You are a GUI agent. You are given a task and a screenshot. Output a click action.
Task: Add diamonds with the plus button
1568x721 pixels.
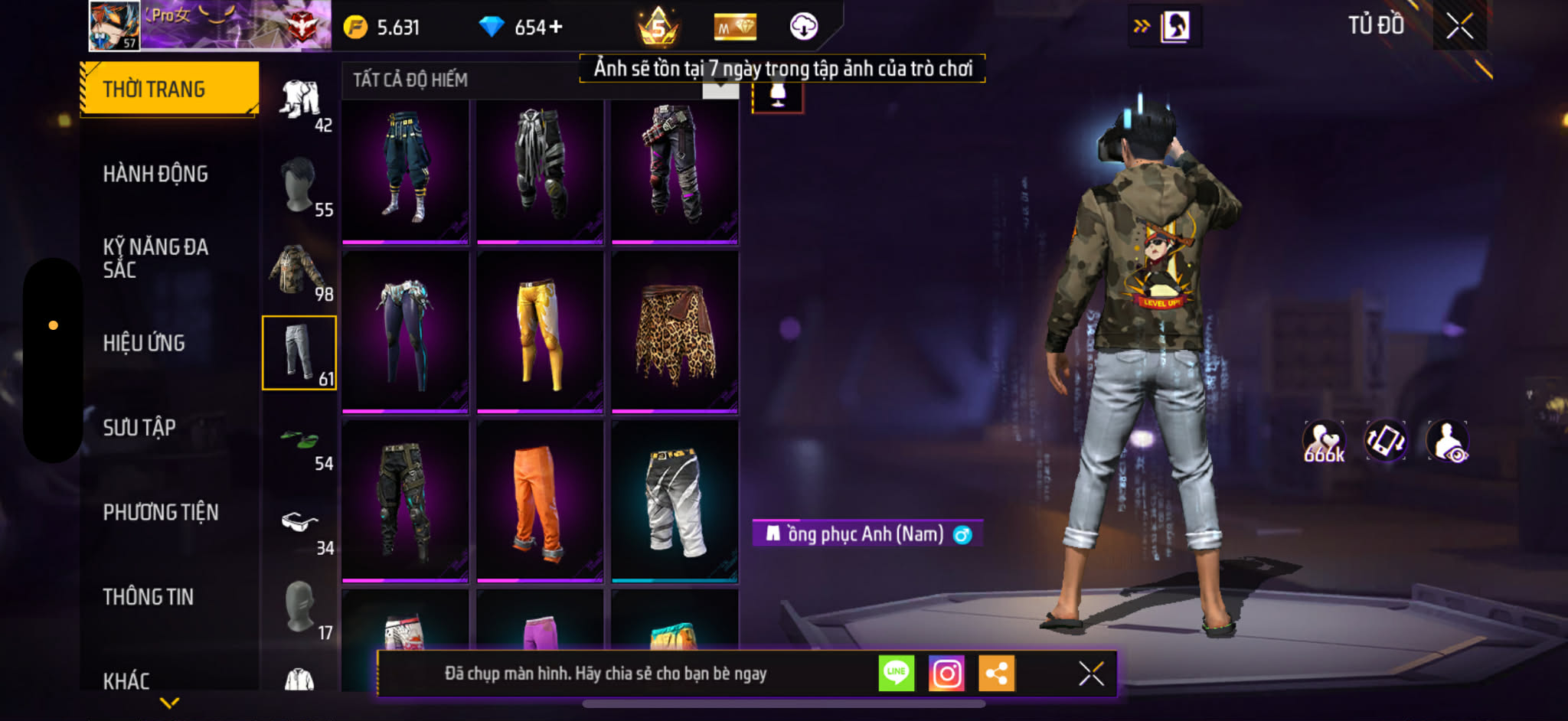pyautogui.click(x=556, y=28)
